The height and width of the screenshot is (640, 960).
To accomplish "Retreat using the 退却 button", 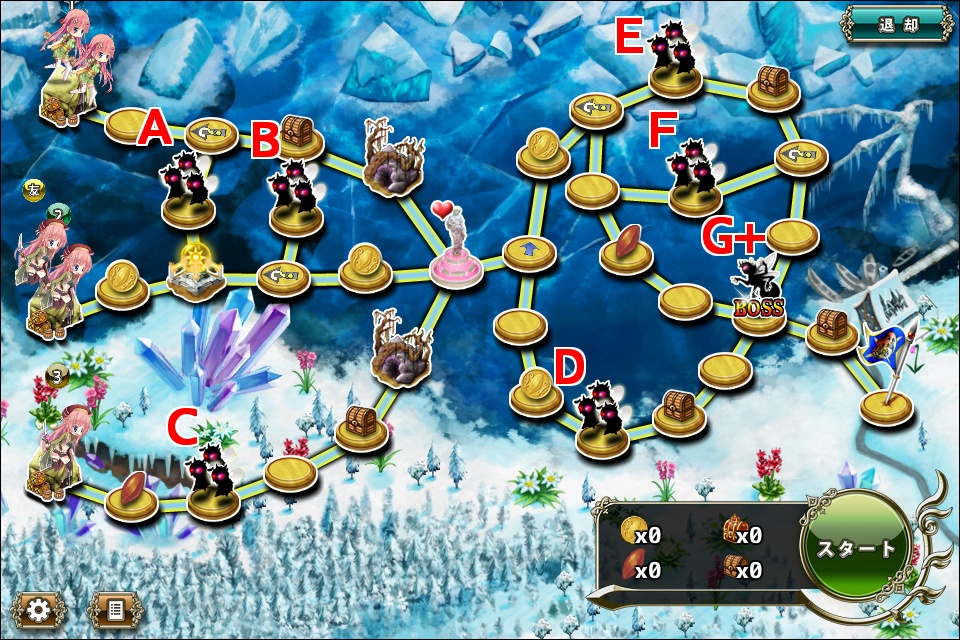I will click(x=897, y=25).
